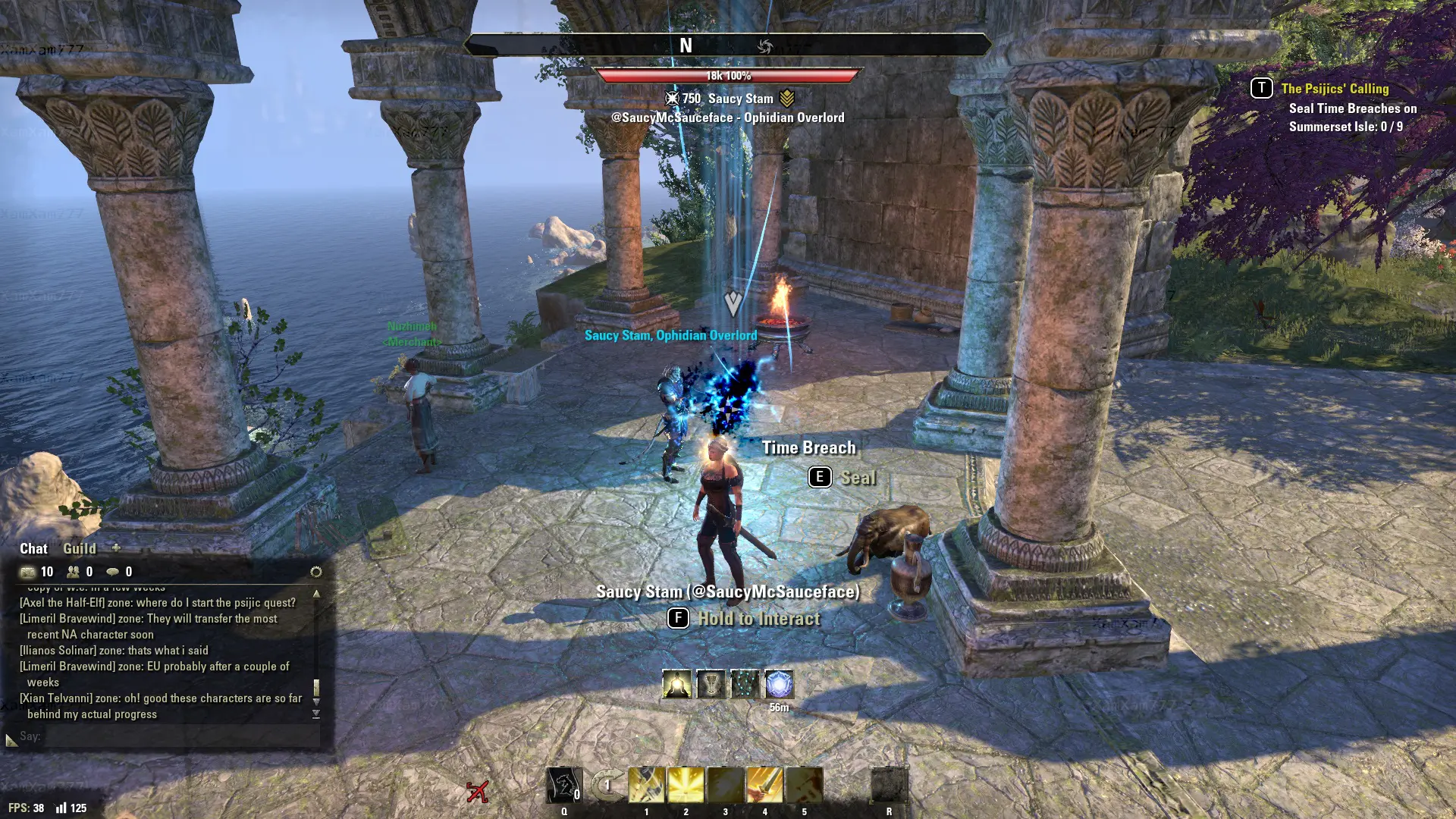This screenshot has width=1456, height=819.
Task: Click the empty ultimate ability slot
Action: click(889, 786)
